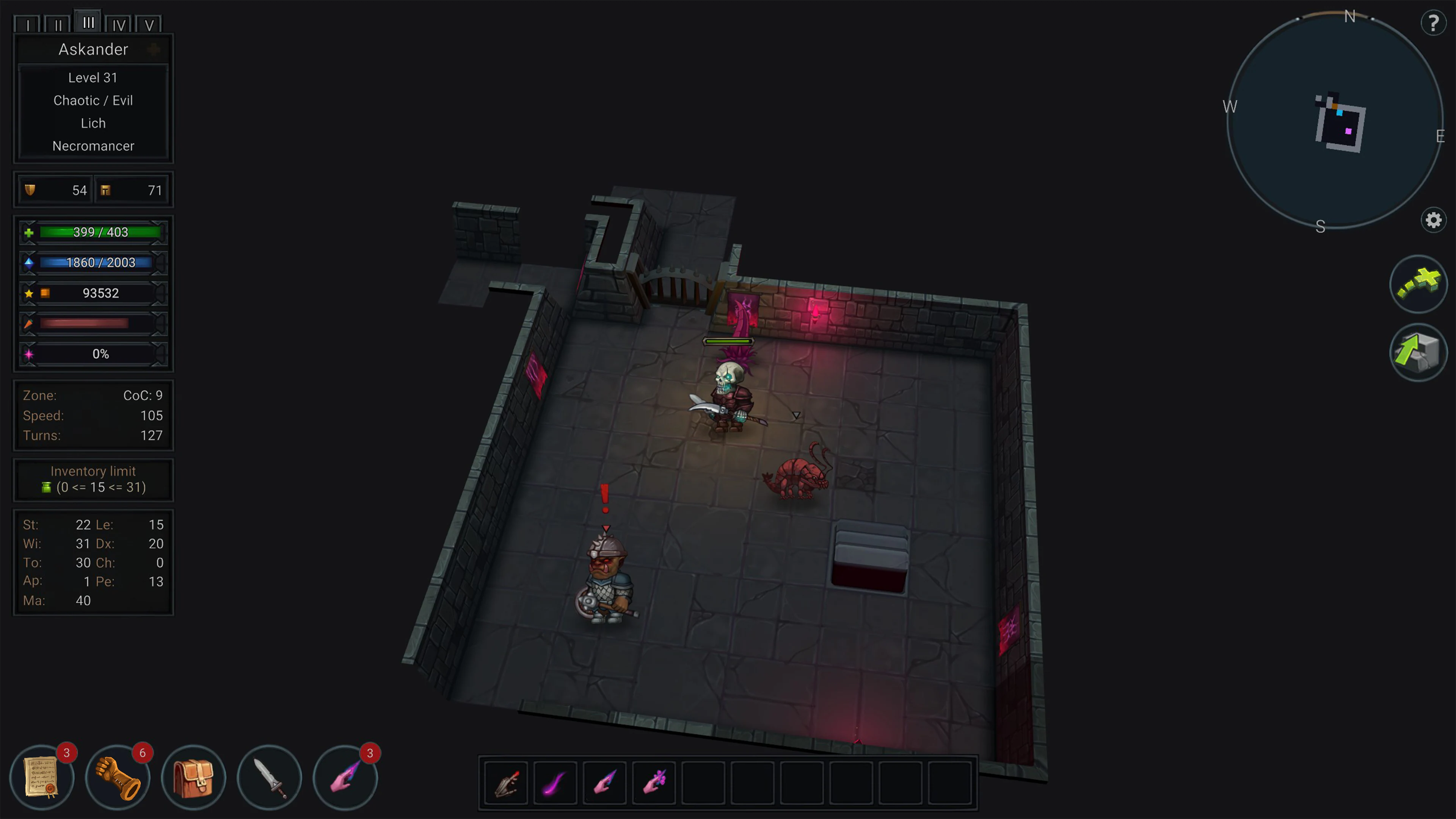Open the spellcasting hand icon
1456x819 pixels.
345,777
